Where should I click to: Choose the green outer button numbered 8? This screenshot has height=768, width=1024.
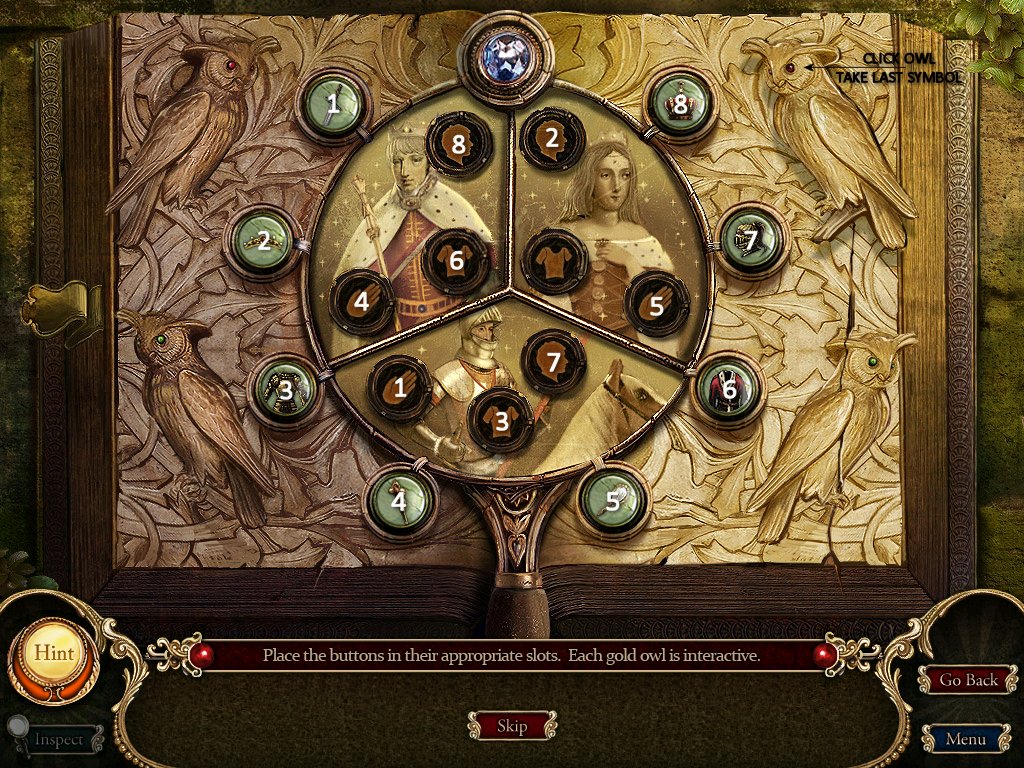(x=682, y=102)
